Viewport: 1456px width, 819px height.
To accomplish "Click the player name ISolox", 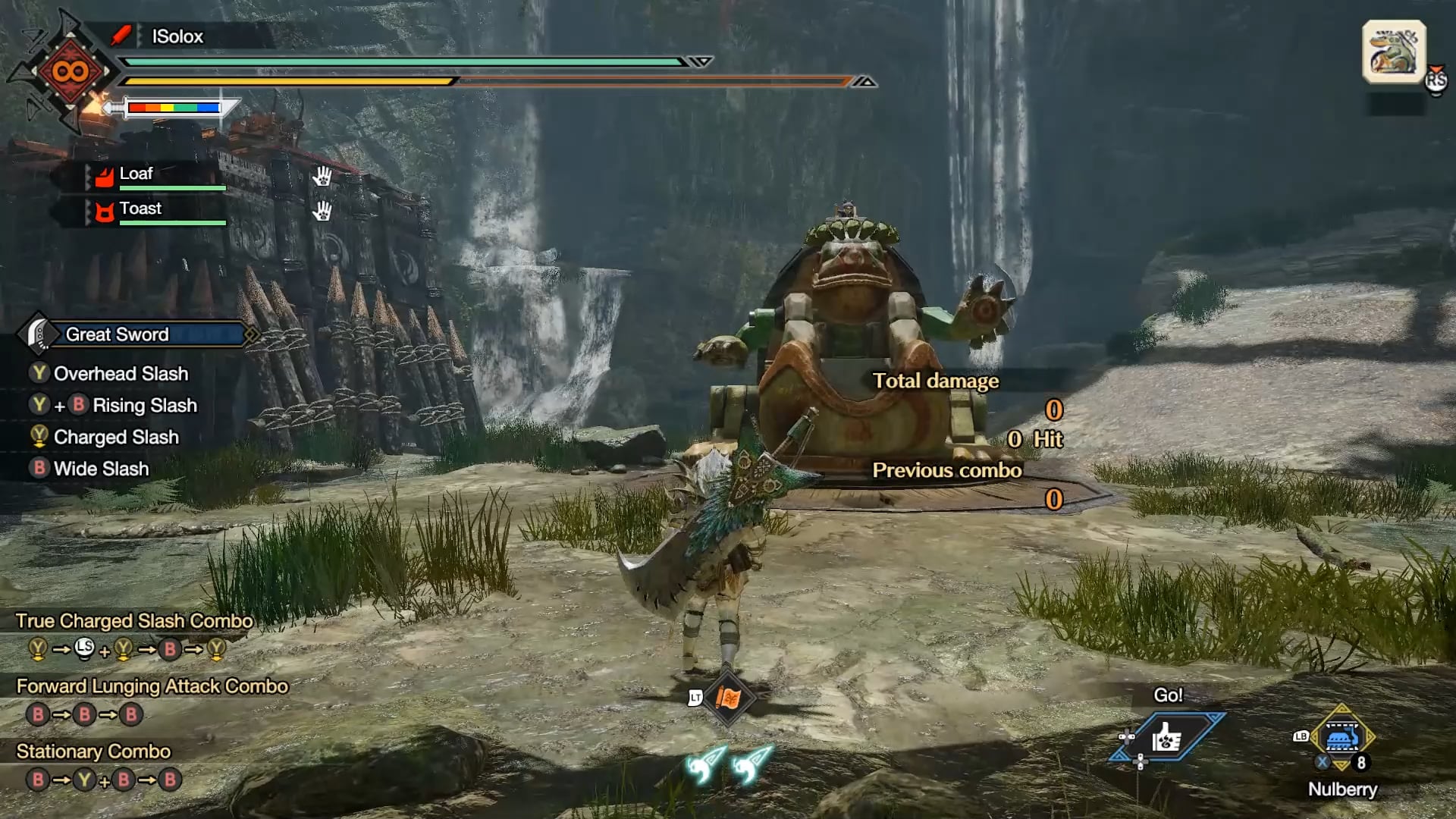I will [x=177, y=36].
